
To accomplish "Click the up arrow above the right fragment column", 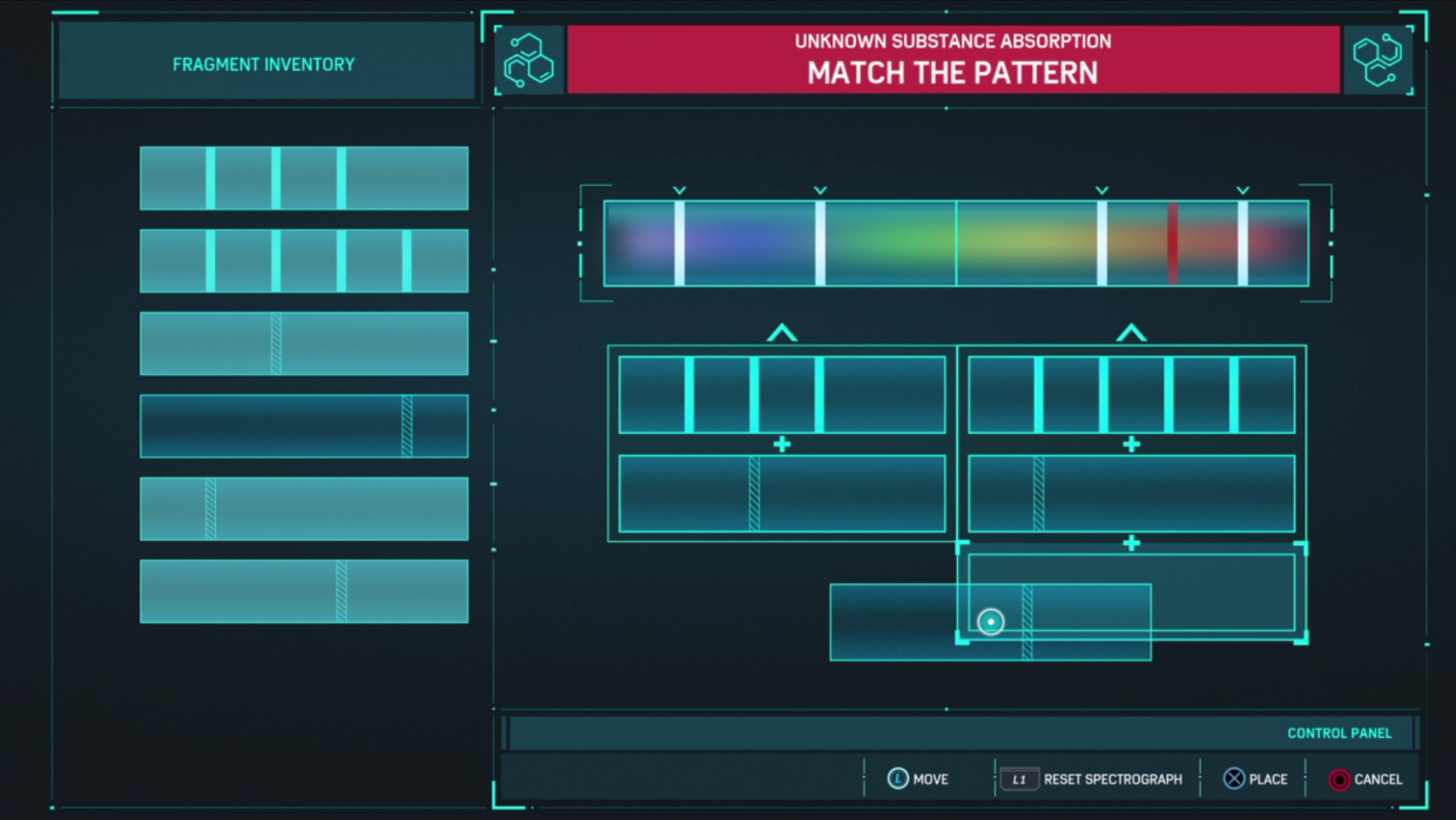I will point(1131,334).
